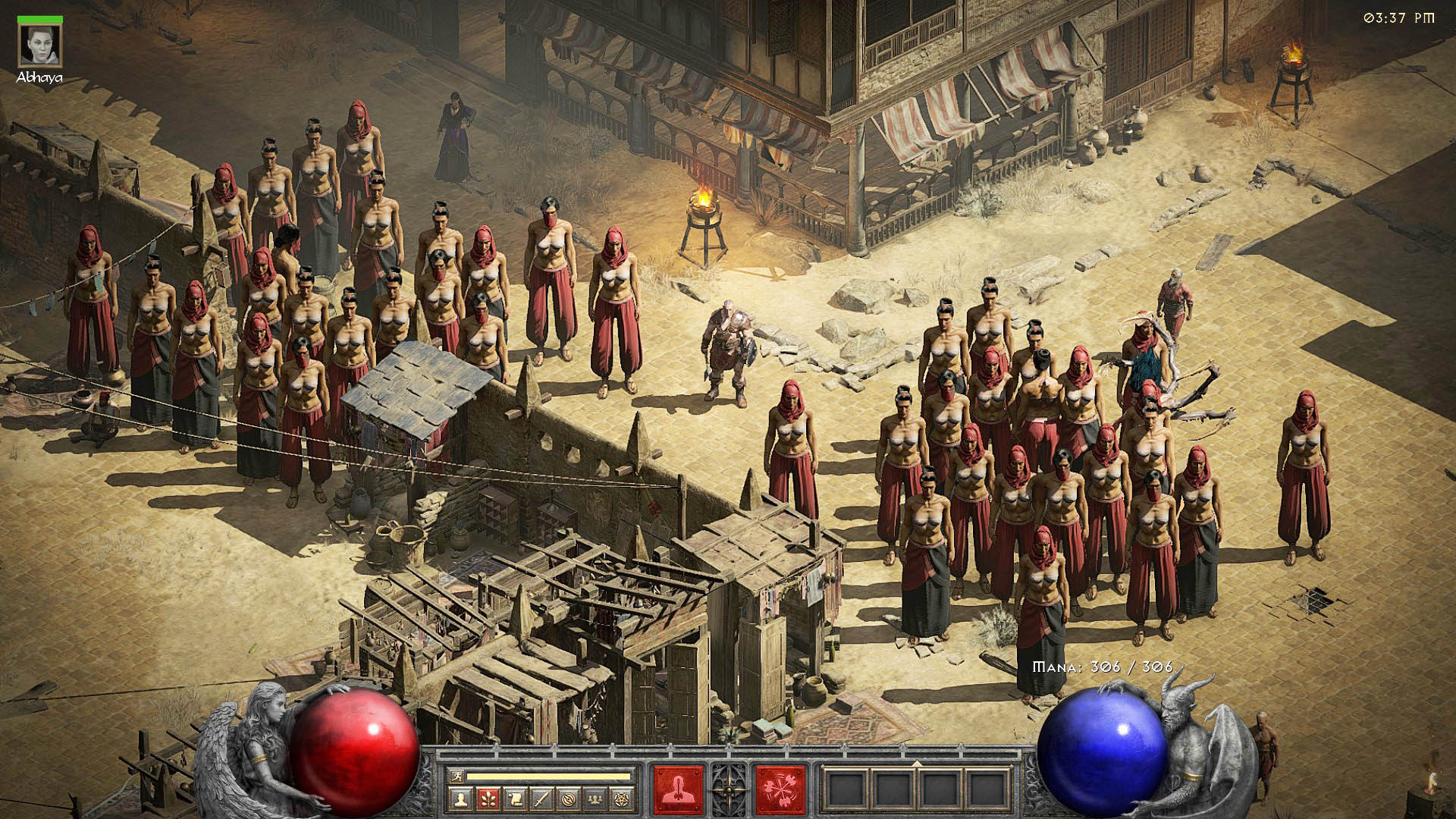
Task: Expand the belt with the small arrow
Action: click(x=917, y=764)
